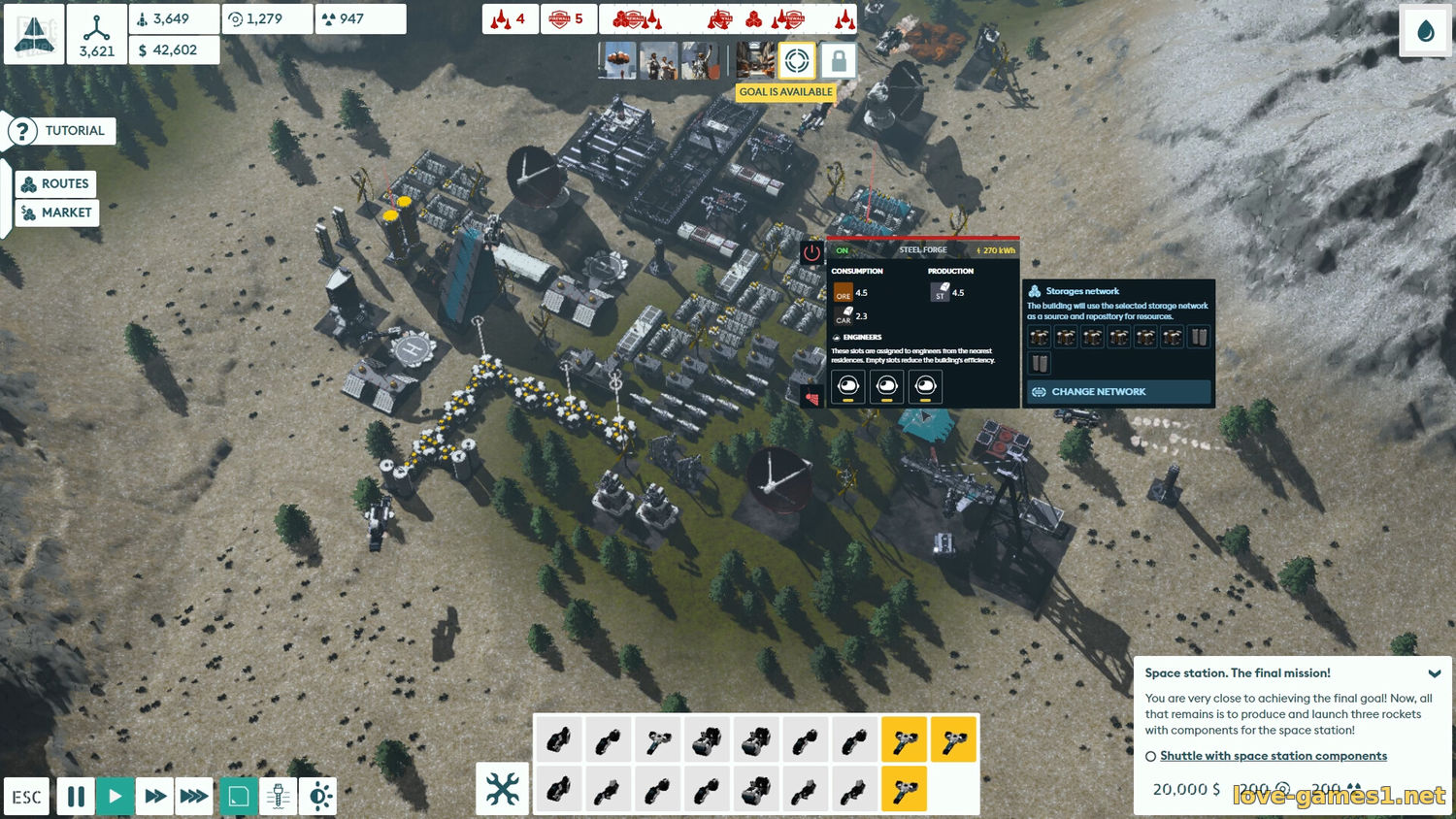
Task: Pause the game simulation
Action: [76, 797]
